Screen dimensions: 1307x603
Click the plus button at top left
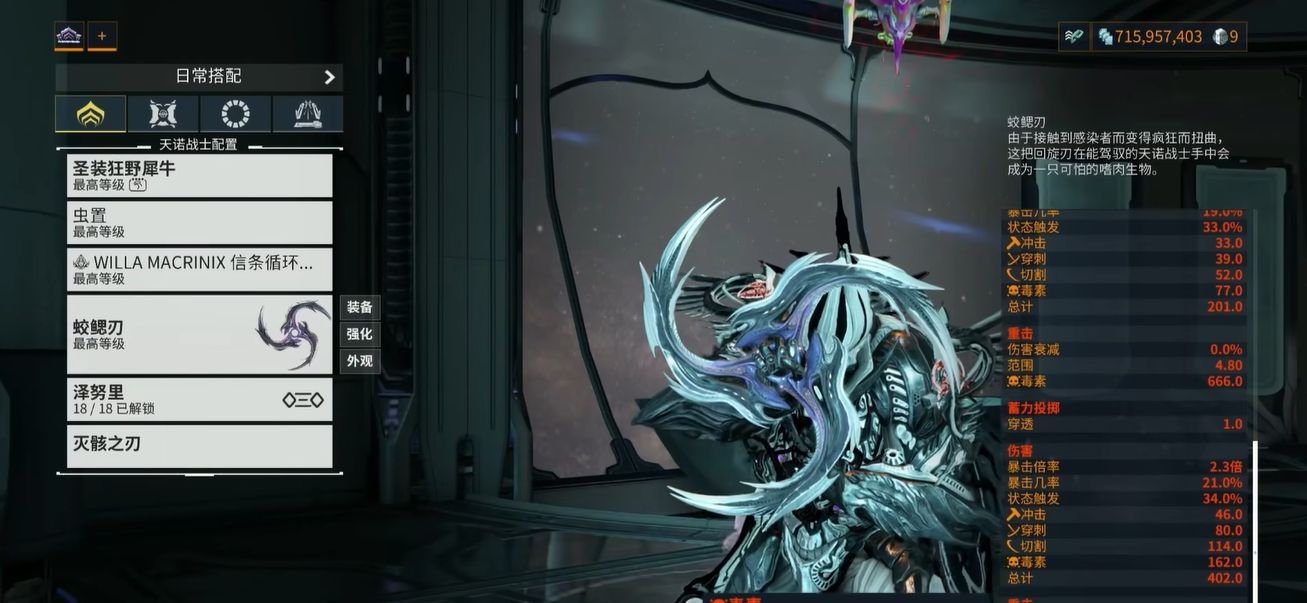click(x=101, y=37)
